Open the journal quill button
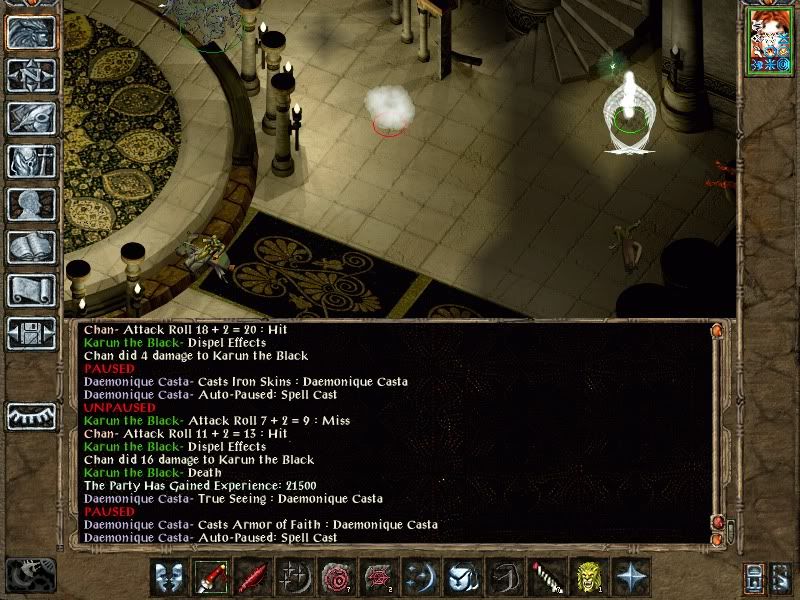Viewport: 800px width, 600px height. point(31,118)
